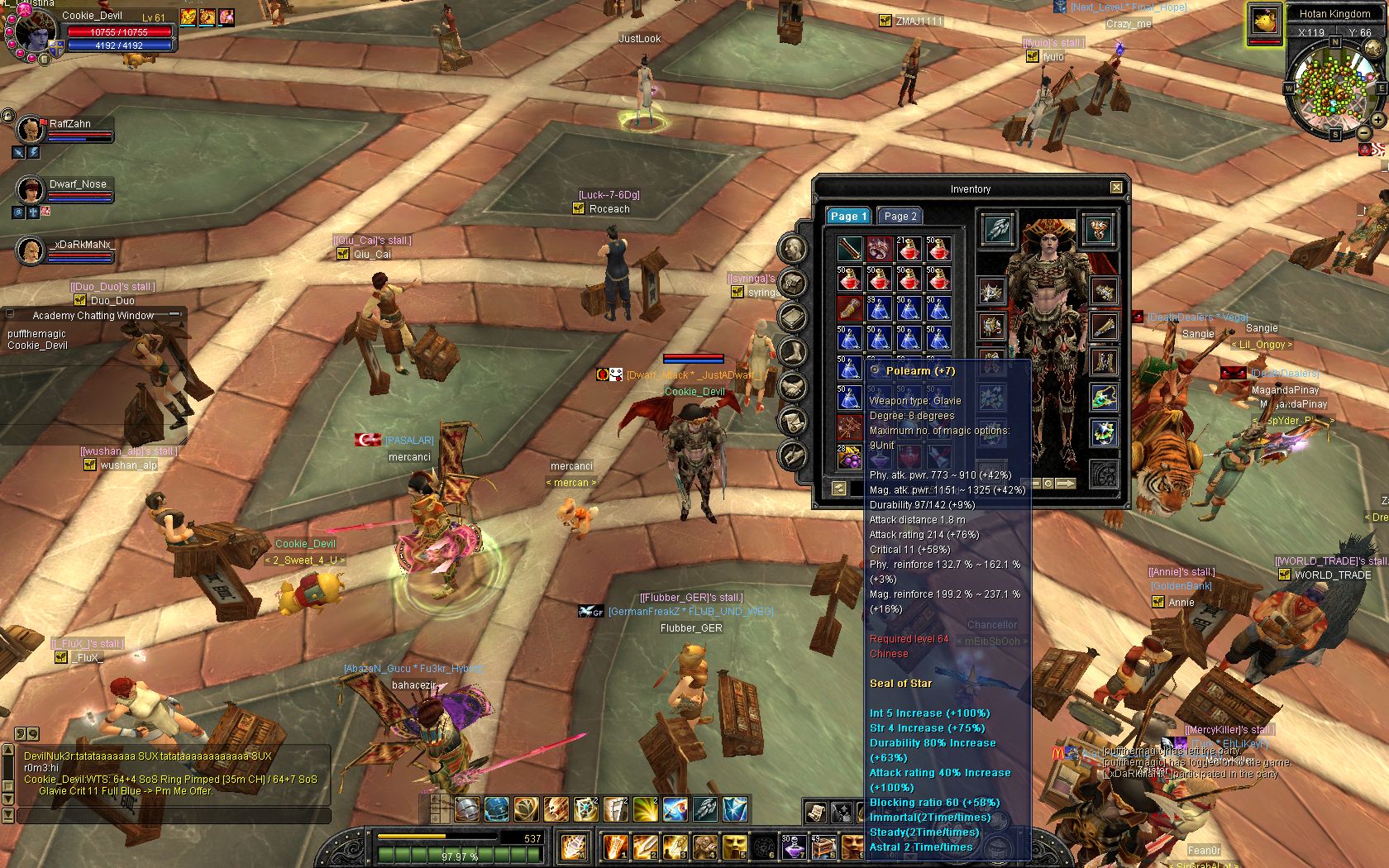
Task: Use the purple potion in hotbar slot 7
Action: point(794,847)
